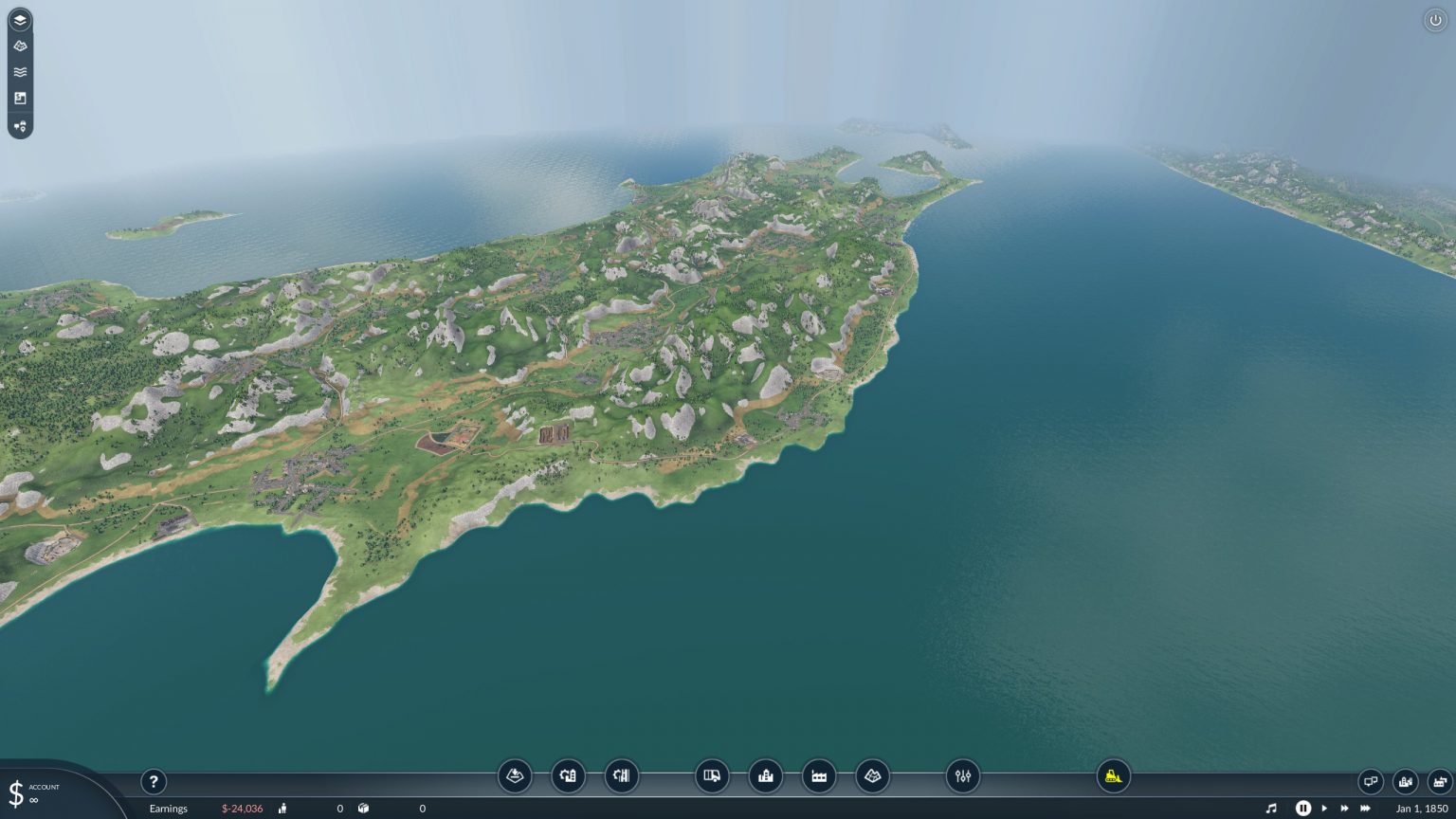Select the bulldozer demolish tool
The width and height of the screenshot is (1456, 819).
pyautogui.click(x=1110, y=775)
